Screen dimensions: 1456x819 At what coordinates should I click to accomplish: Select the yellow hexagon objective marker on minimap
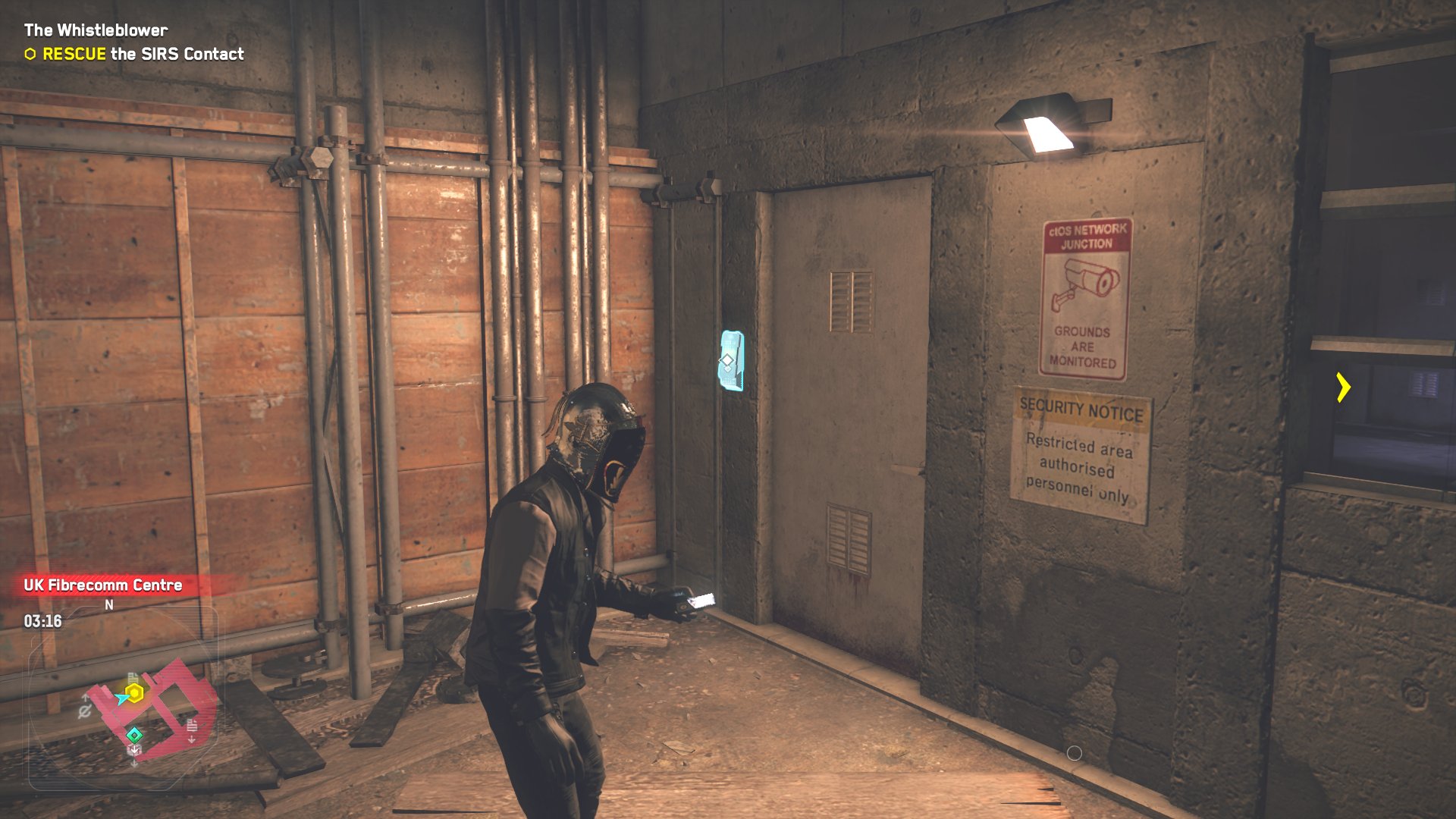tap(133, 692)
